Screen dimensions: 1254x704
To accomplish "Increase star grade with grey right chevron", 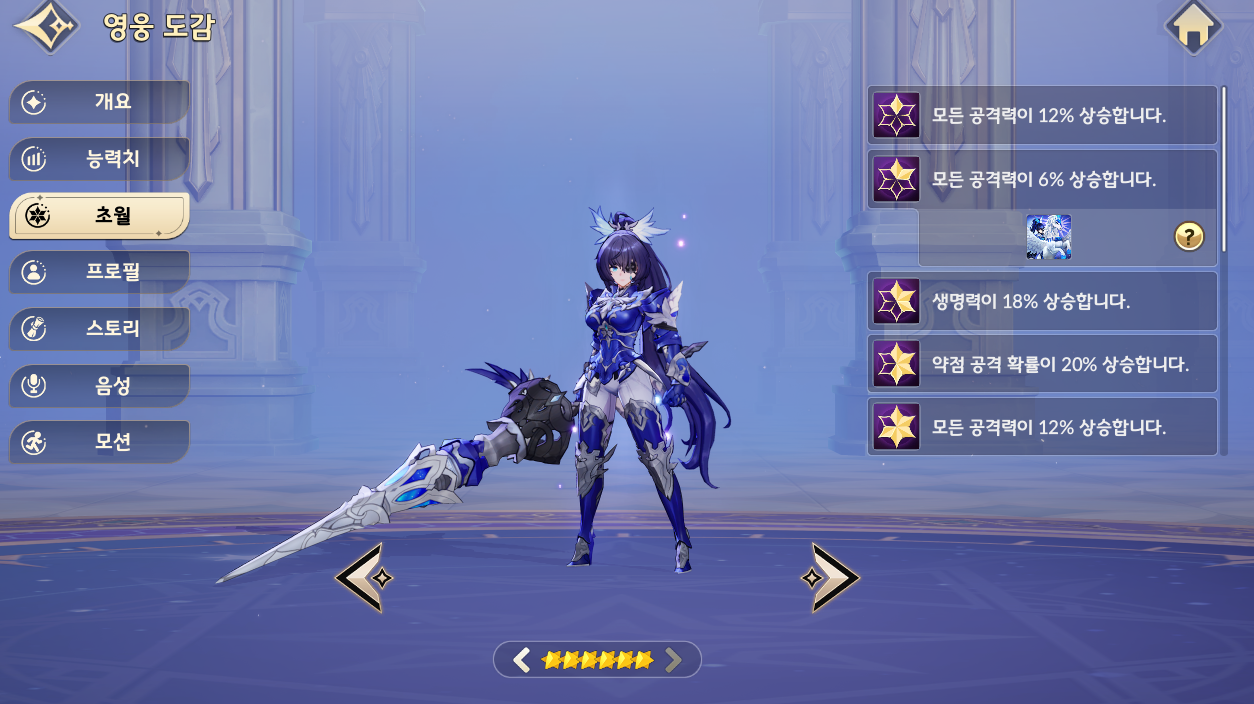I will (x=674, y=659).
